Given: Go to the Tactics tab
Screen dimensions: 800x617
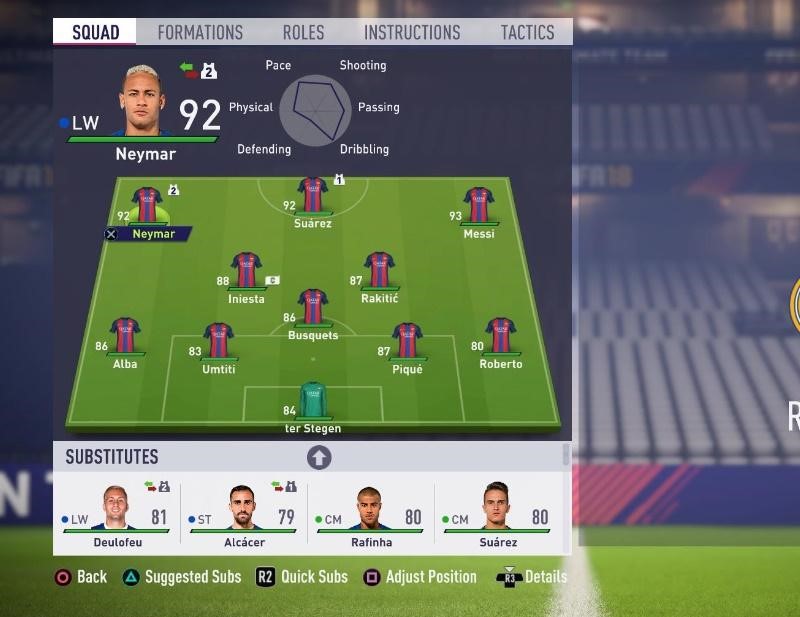Looking at the screenshot, I should [527, 32].
